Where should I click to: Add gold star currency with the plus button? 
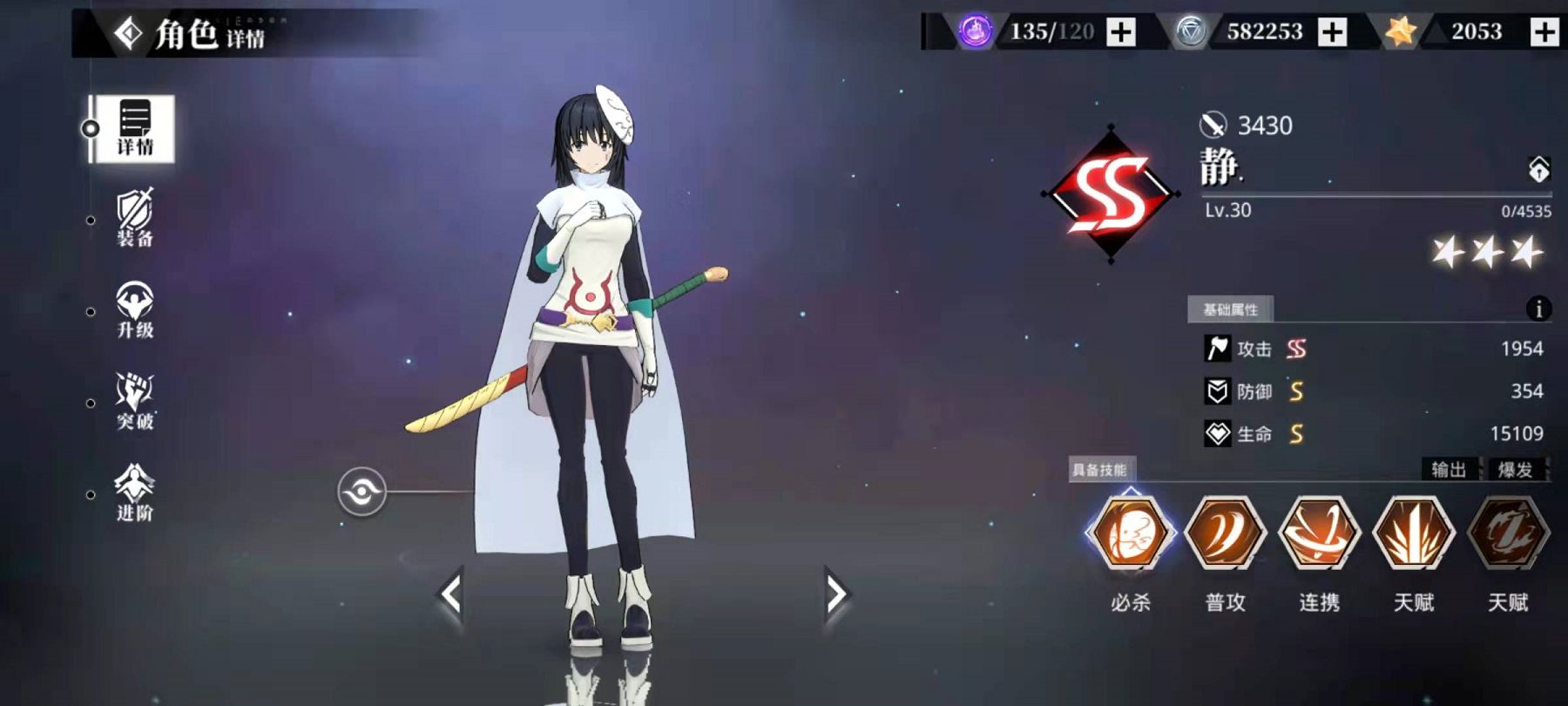[1544, 32]
